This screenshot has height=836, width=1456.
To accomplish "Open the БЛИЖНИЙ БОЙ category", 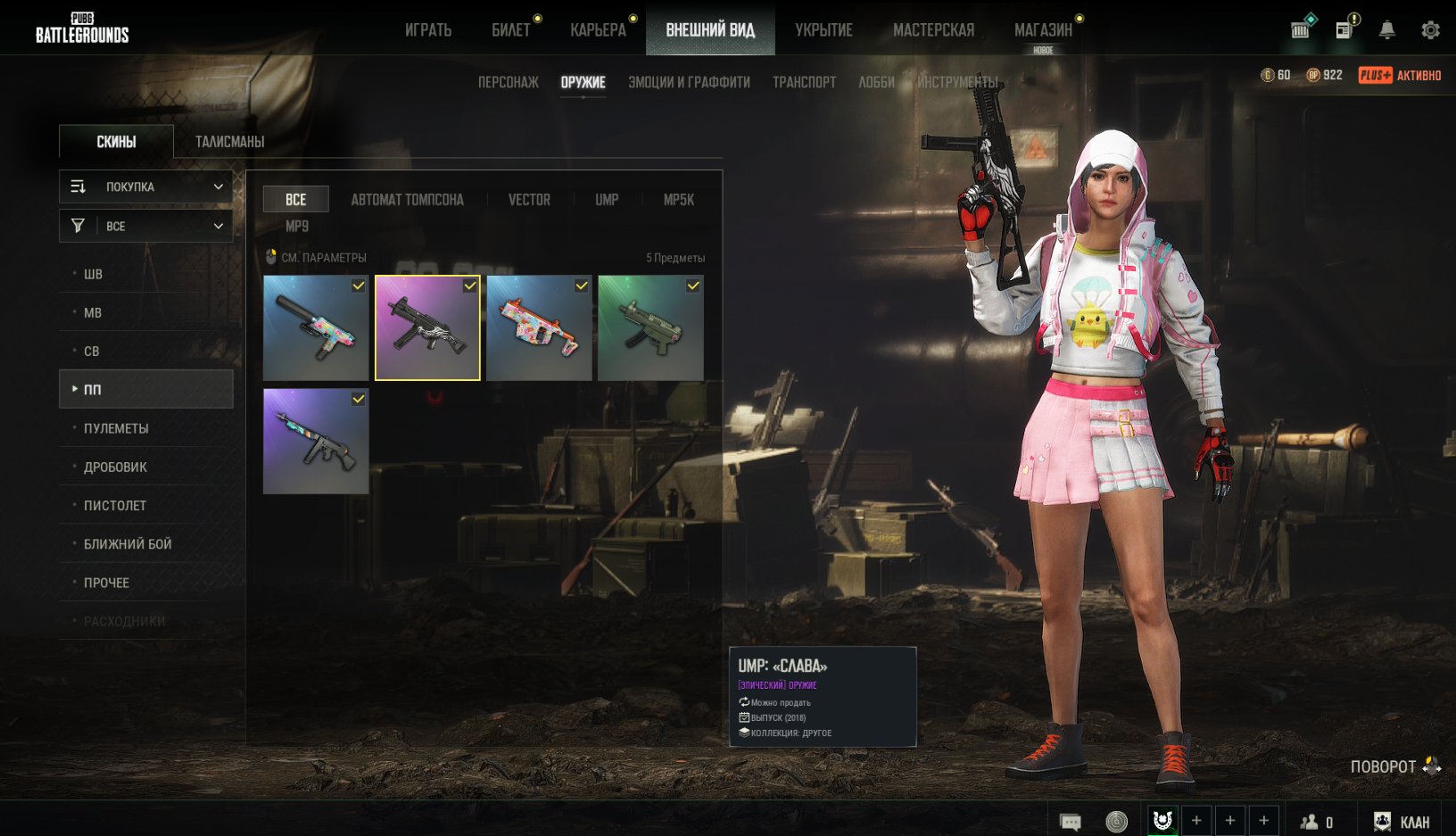I will point(128,543).
